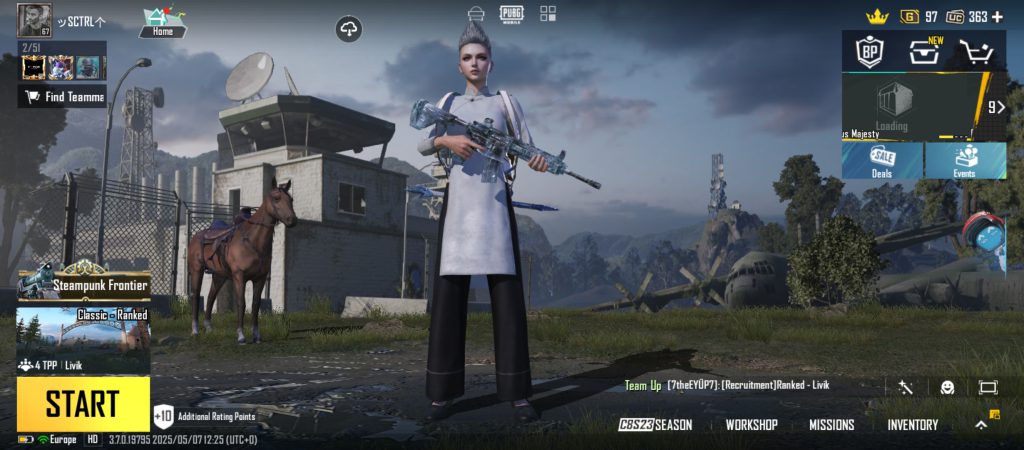Open the BP shield icon

click(866, 52)
